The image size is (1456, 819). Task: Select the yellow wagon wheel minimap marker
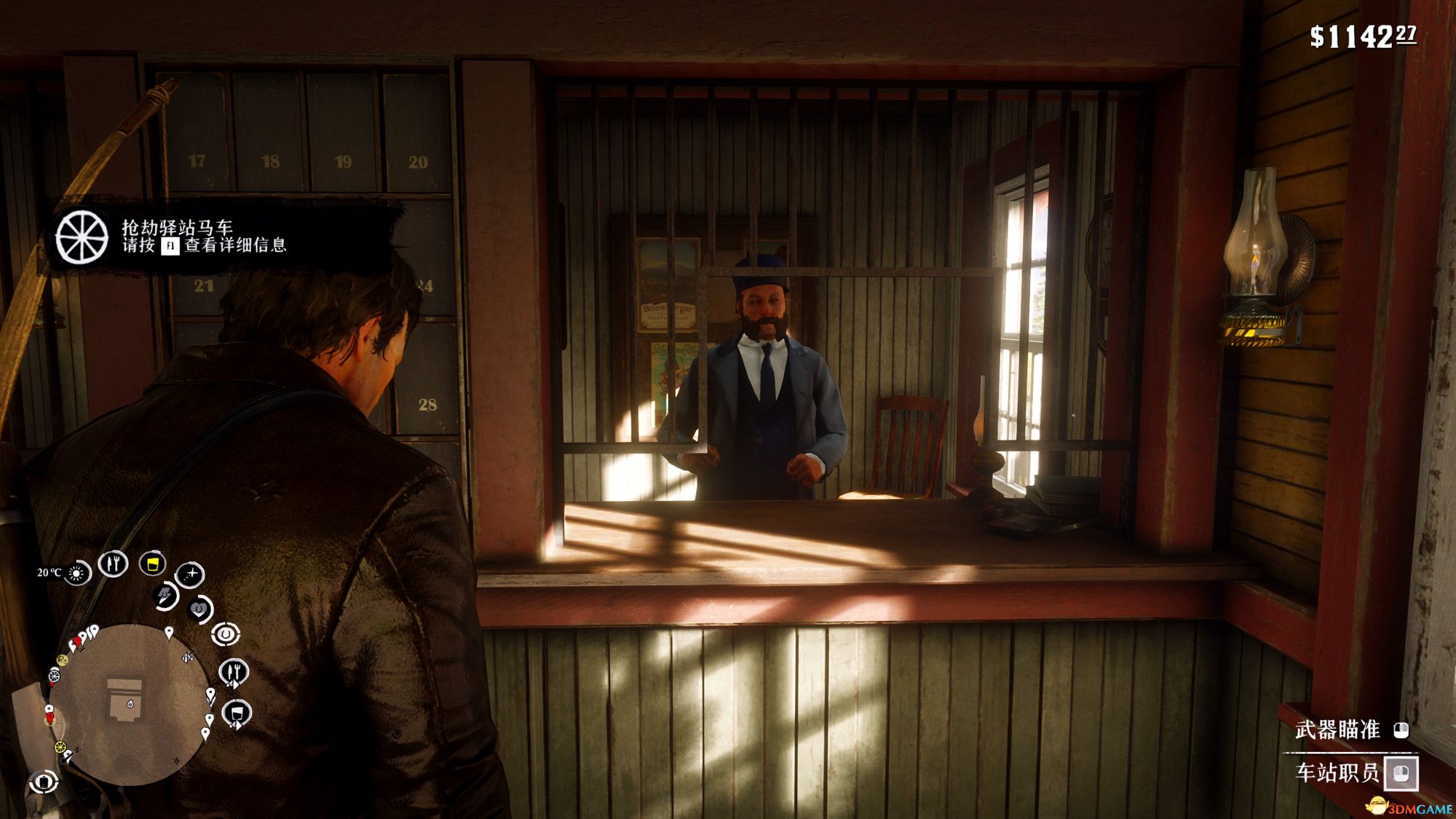(60, 747)
